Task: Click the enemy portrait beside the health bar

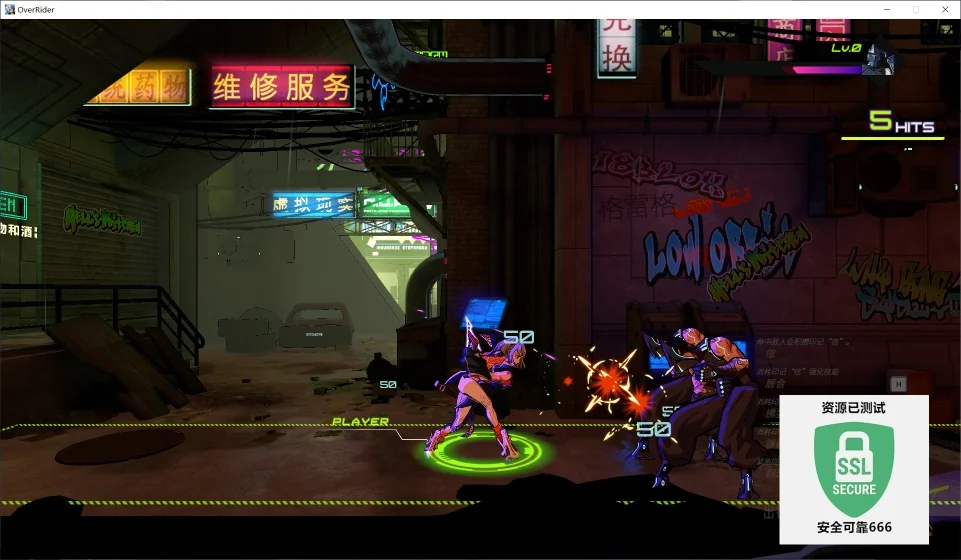Action: point(880,58)
